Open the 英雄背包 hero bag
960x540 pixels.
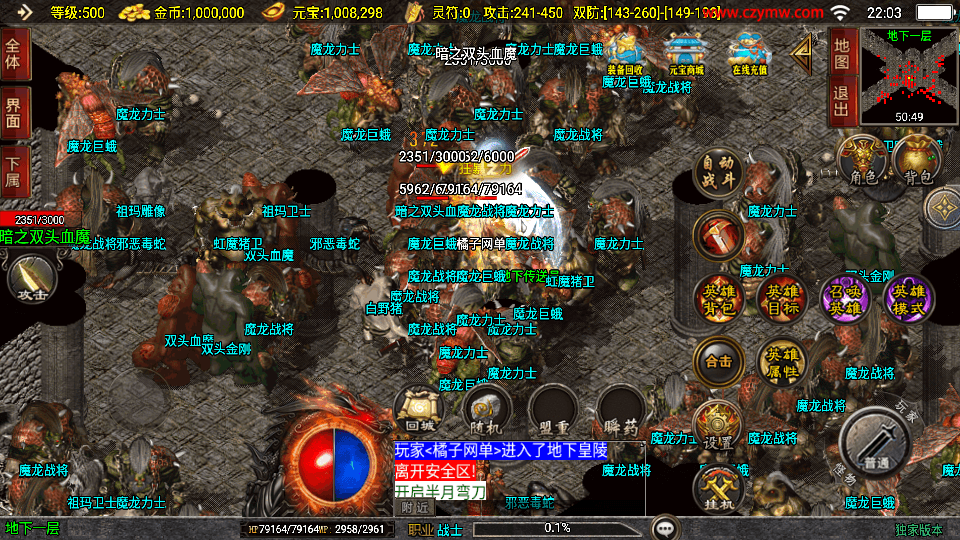[x=718, y=299]
